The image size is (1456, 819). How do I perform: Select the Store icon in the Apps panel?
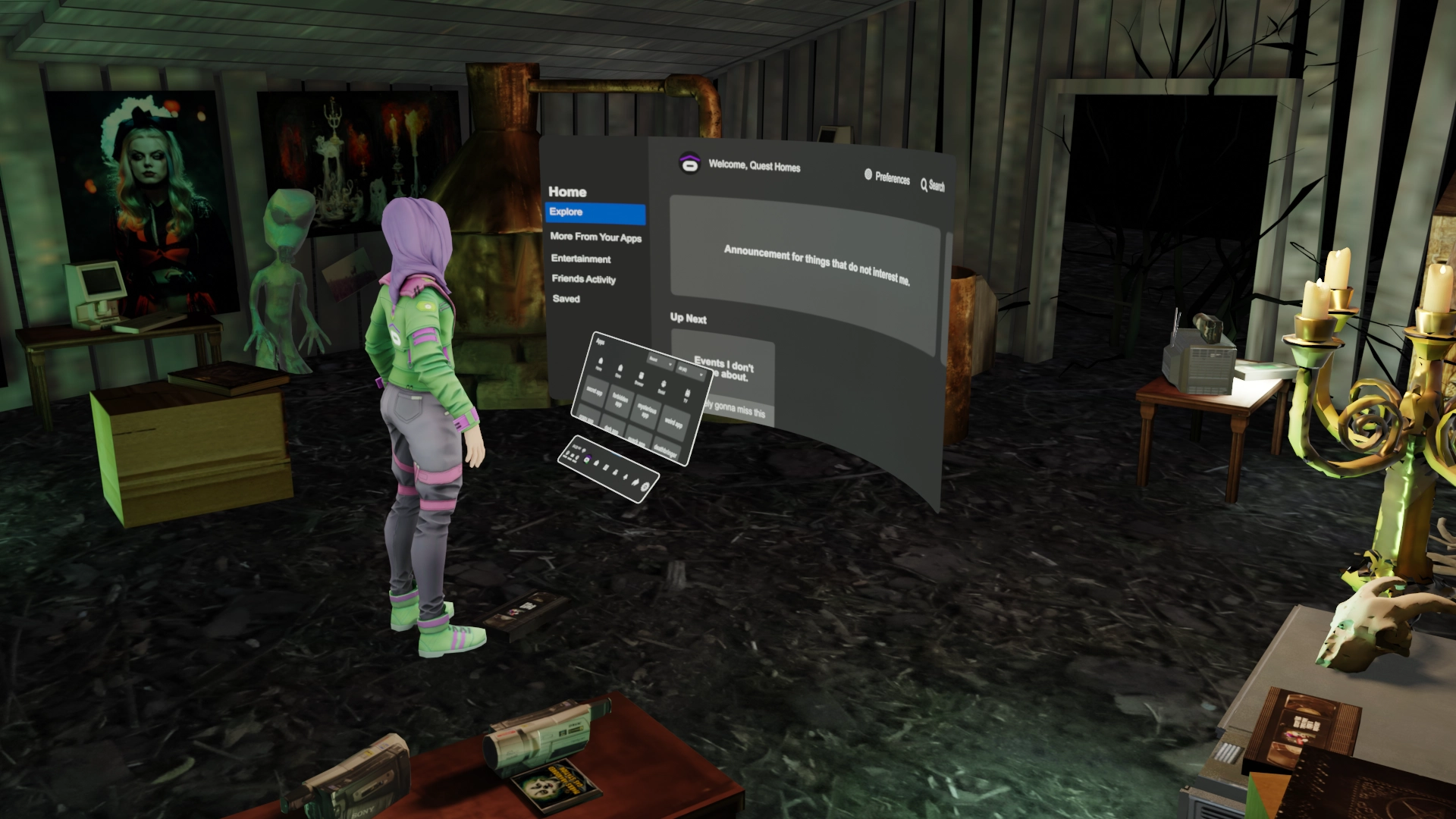pos(620,369)
